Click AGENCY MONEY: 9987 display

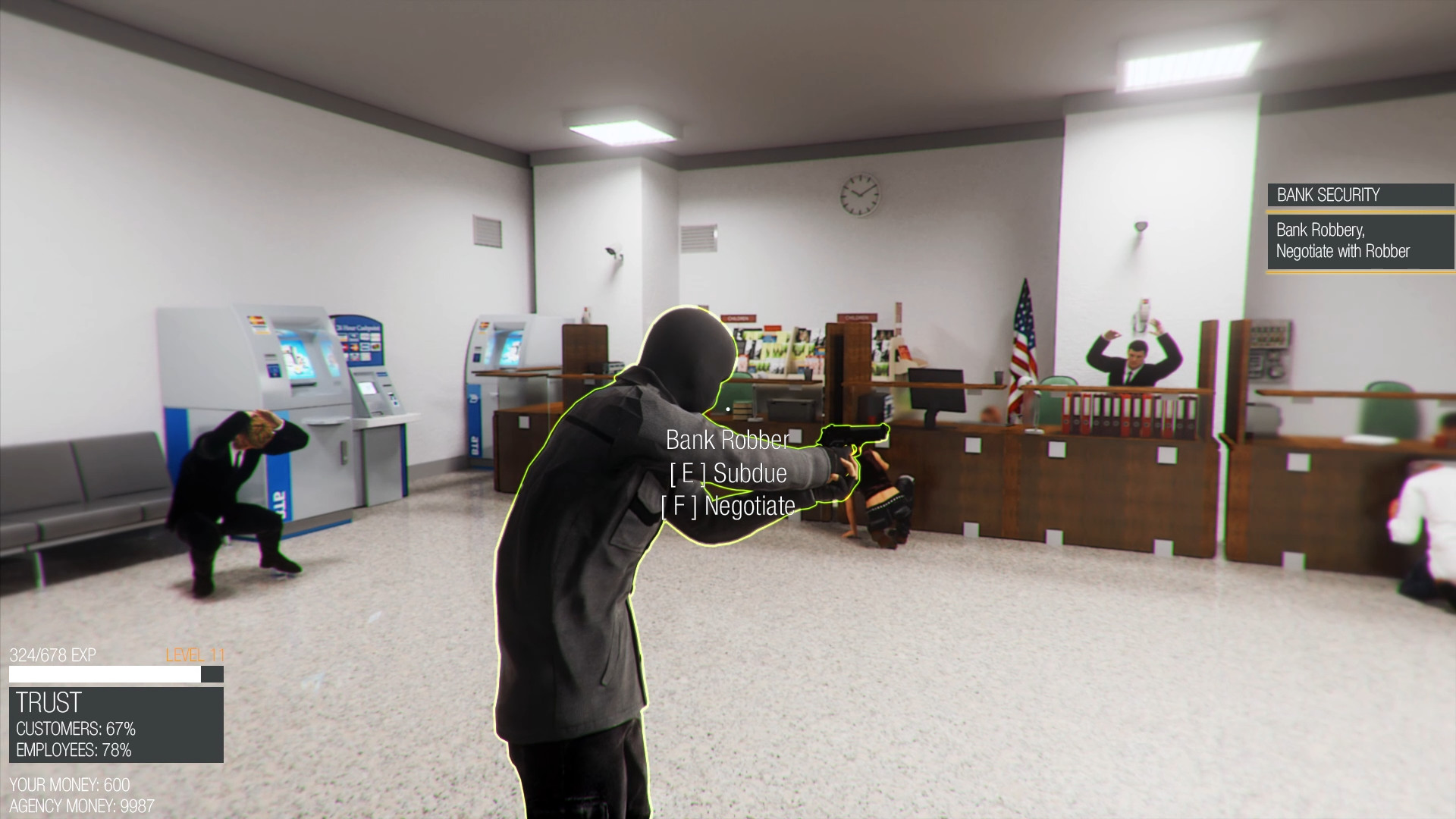[x=82, y=806]
